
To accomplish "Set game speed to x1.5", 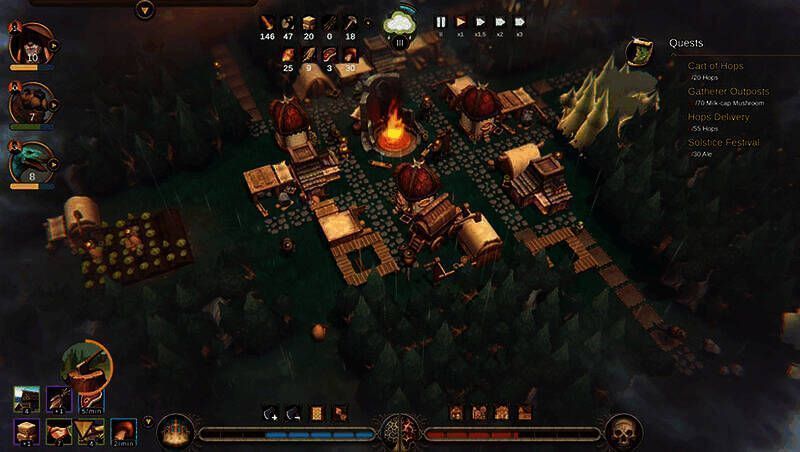I will click(481, 21).
